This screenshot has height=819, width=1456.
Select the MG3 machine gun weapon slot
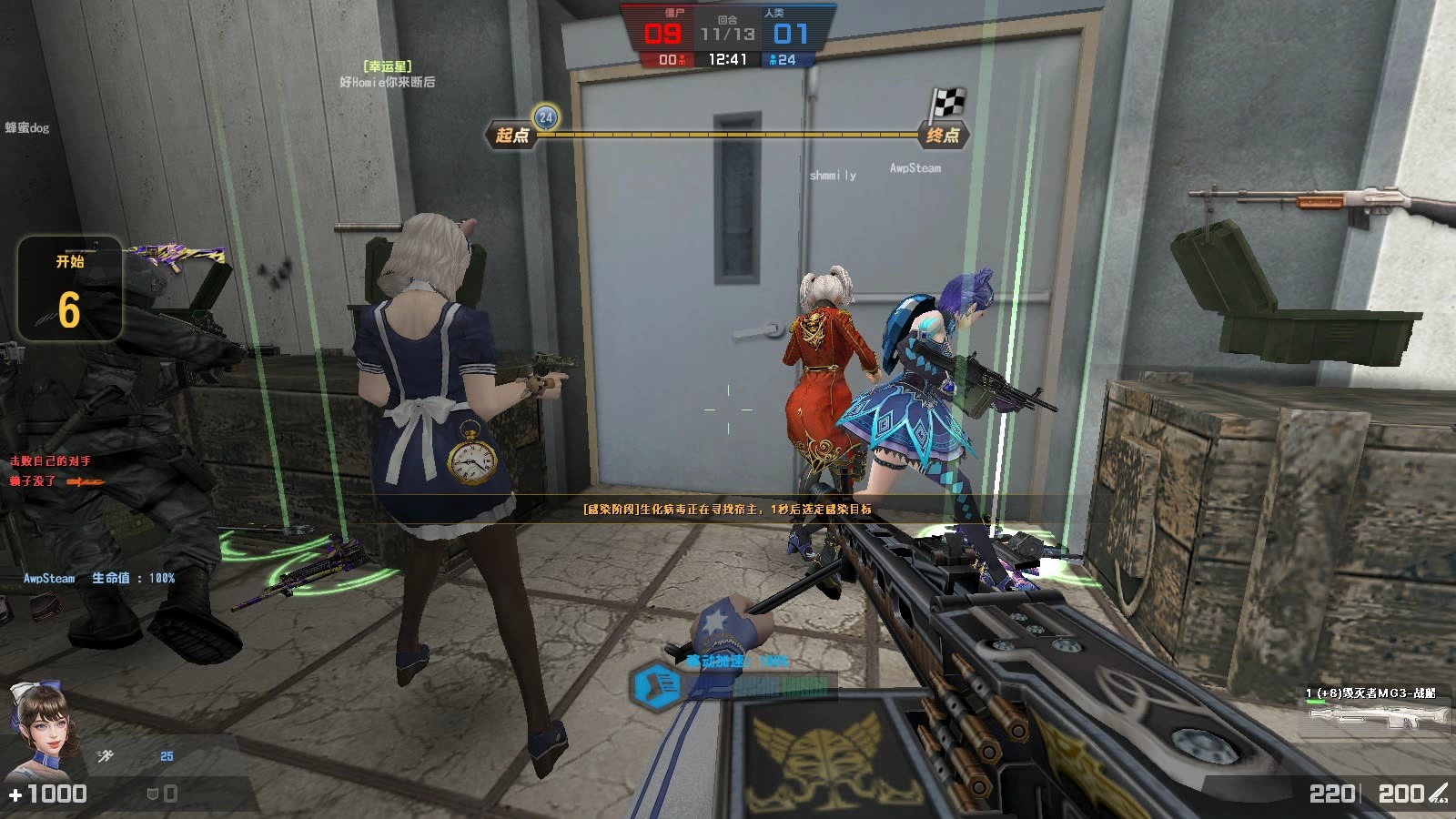[x=1377, y=709]
